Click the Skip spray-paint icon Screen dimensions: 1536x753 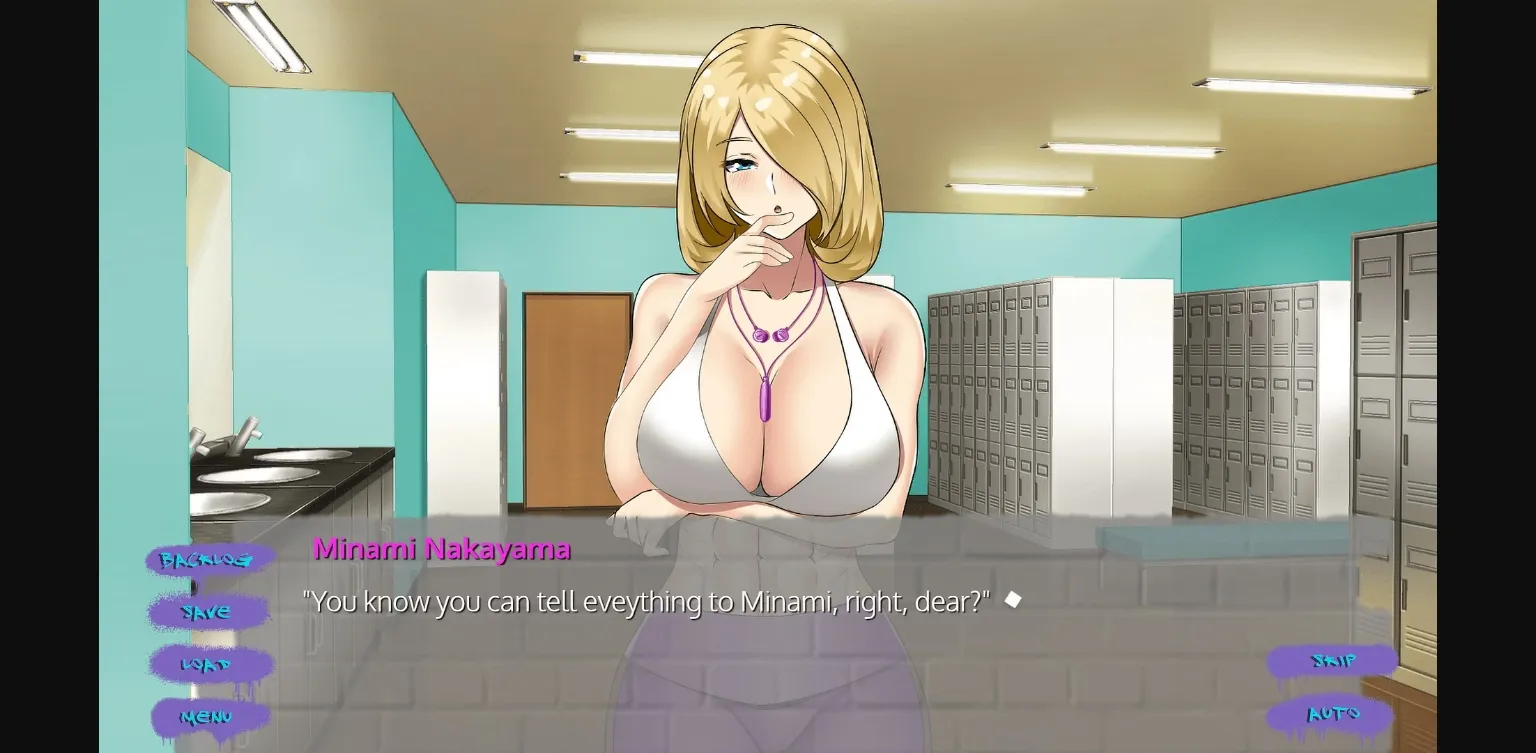[x=1334, y=661]
